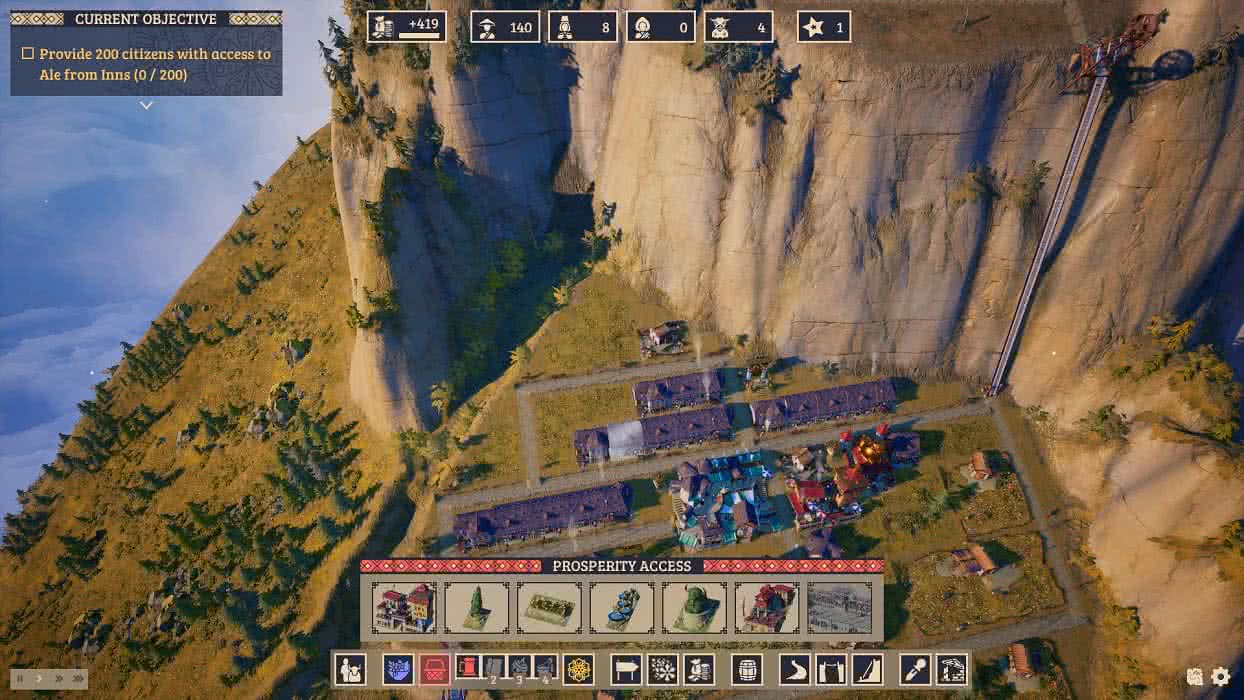The width and height of the screenshot is (1244, 700).
Task: Switch to the ale mug tier tab
Action: 468,667
